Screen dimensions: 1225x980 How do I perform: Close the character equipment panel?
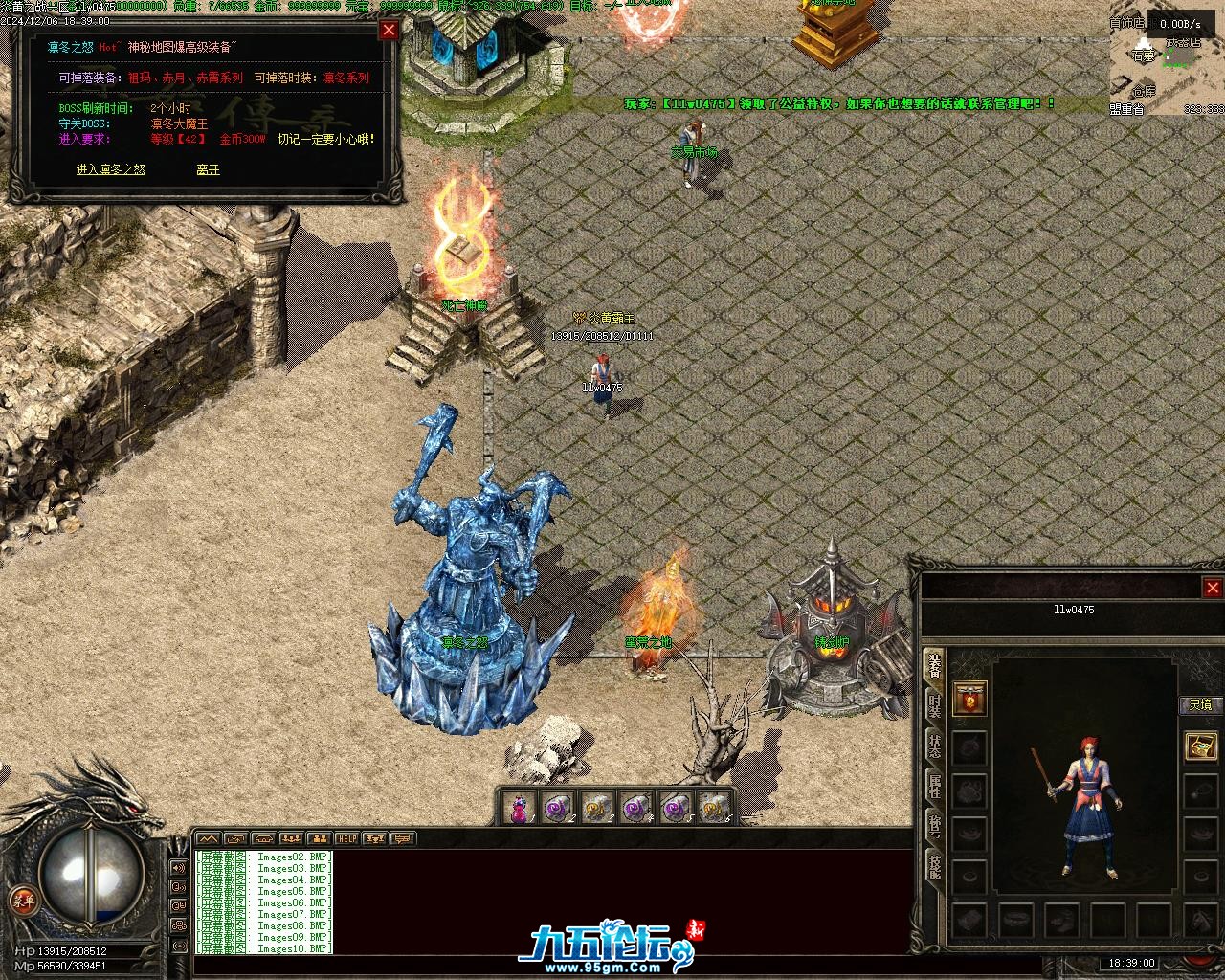[1213, 588]
